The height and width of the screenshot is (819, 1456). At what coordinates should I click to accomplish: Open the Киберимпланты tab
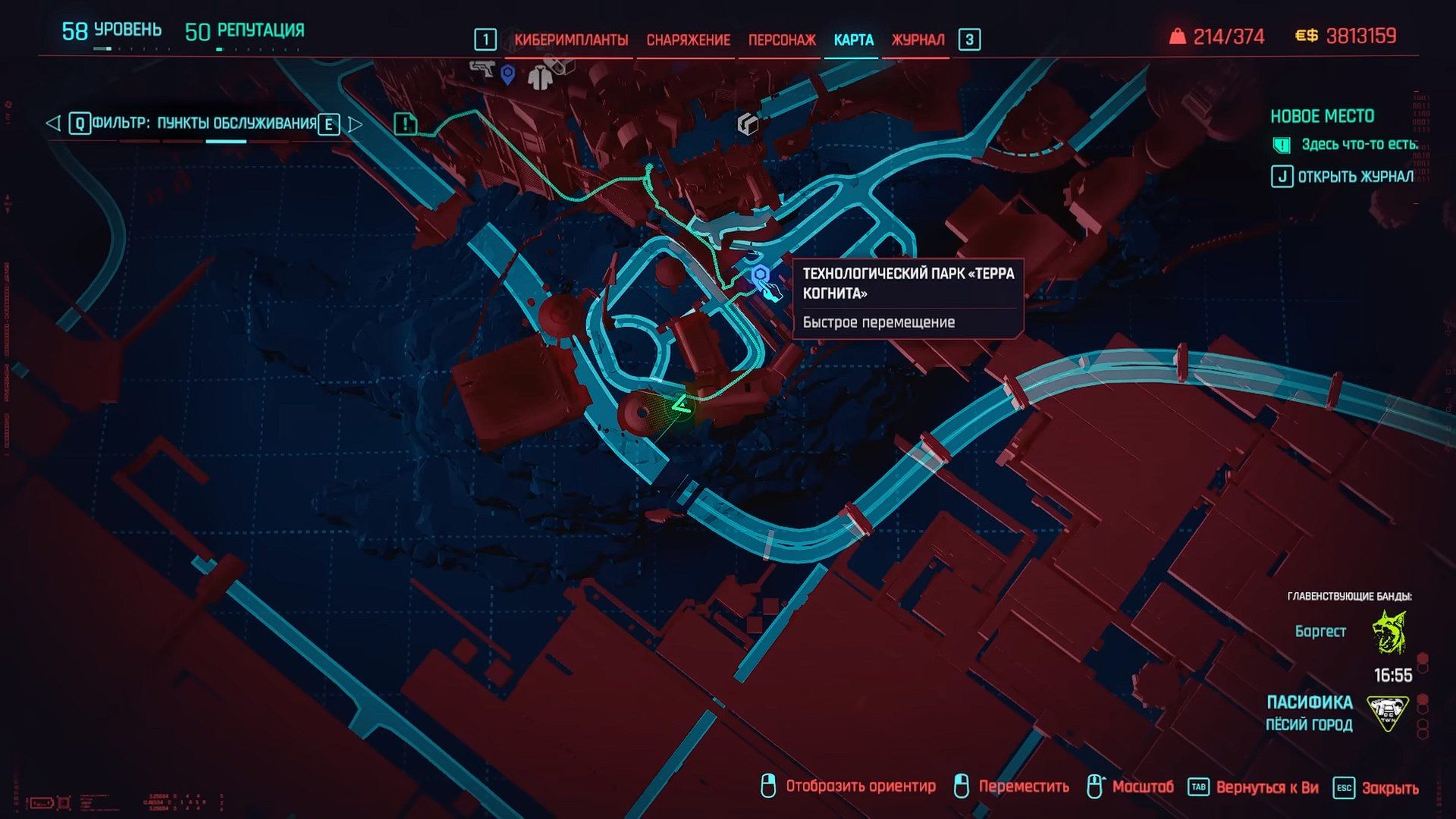click(570, 39)
